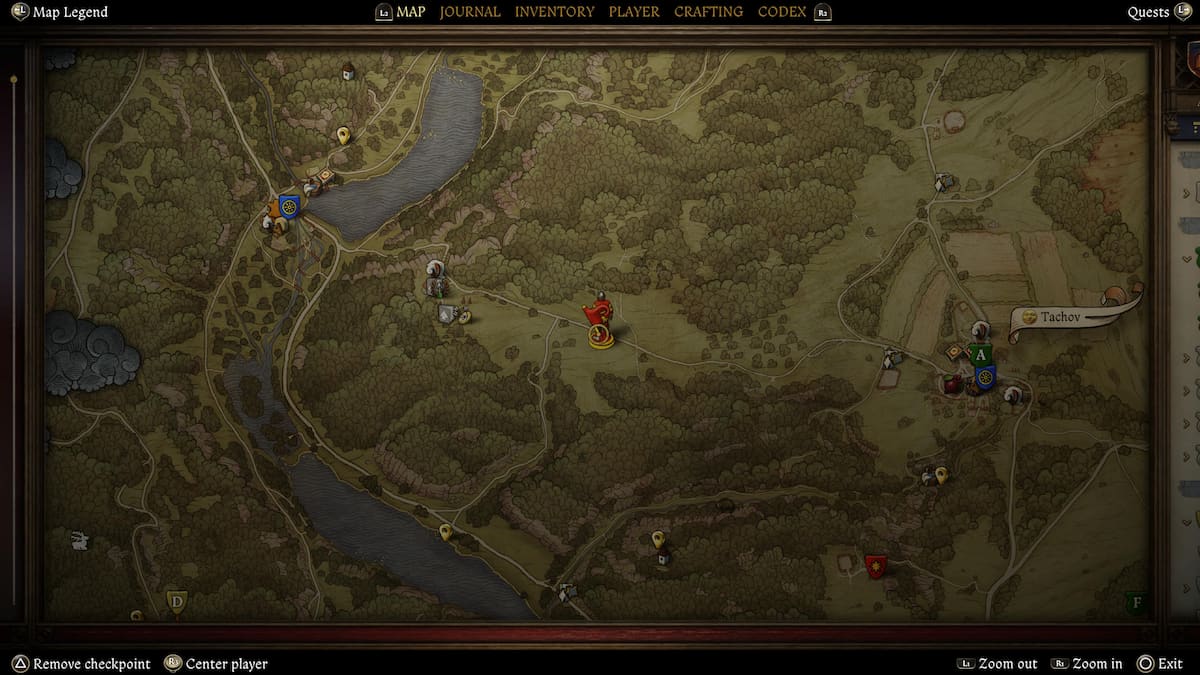
Task: Zoom in the map
Action: 1098,664
